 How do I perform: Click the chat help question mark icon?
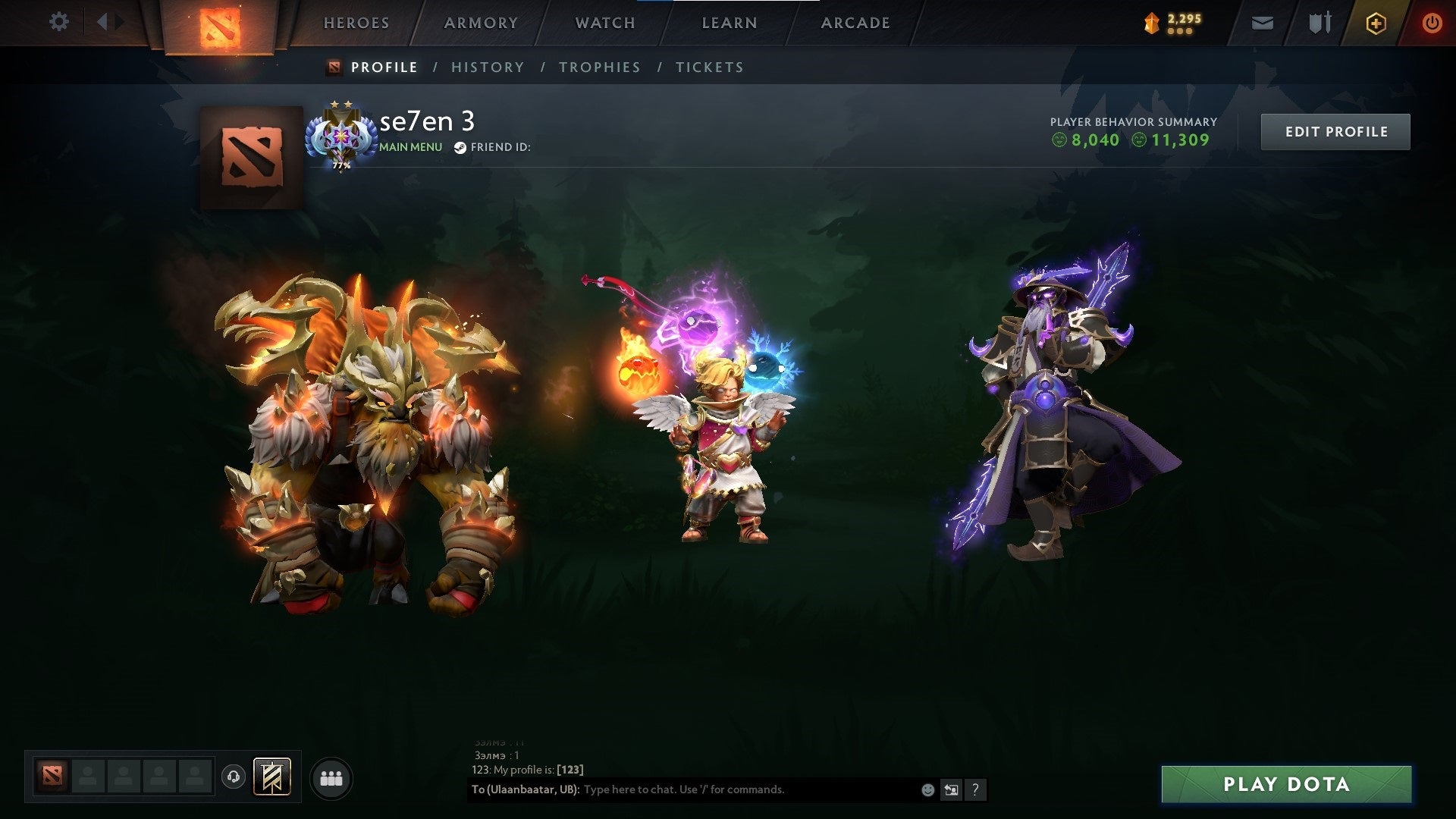[x=974, y=789]
